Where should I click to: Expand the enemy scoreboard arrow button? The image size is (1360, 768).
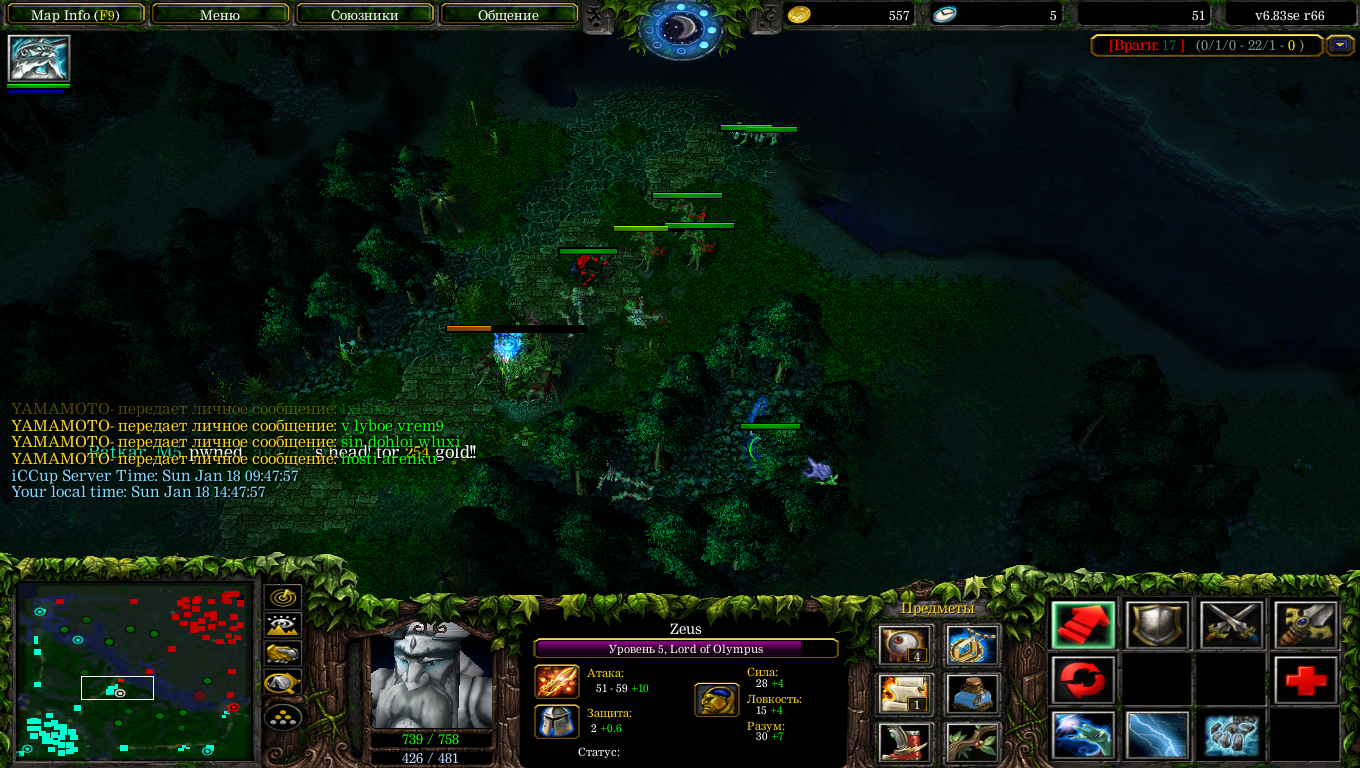click(x=1339, y=45)
